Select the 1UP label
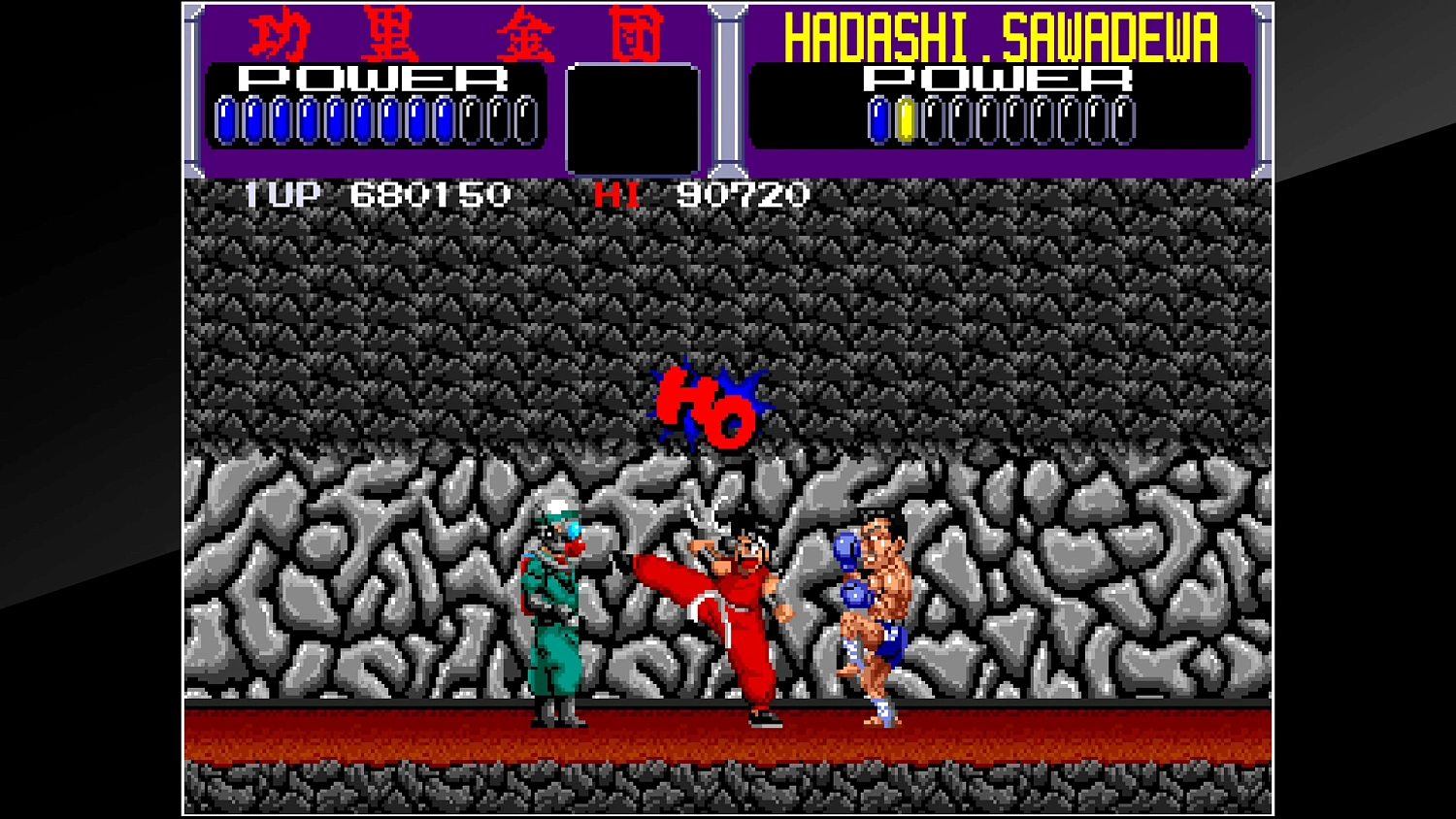The height and width of the screenshot is (819, 1456). [280, 195]
